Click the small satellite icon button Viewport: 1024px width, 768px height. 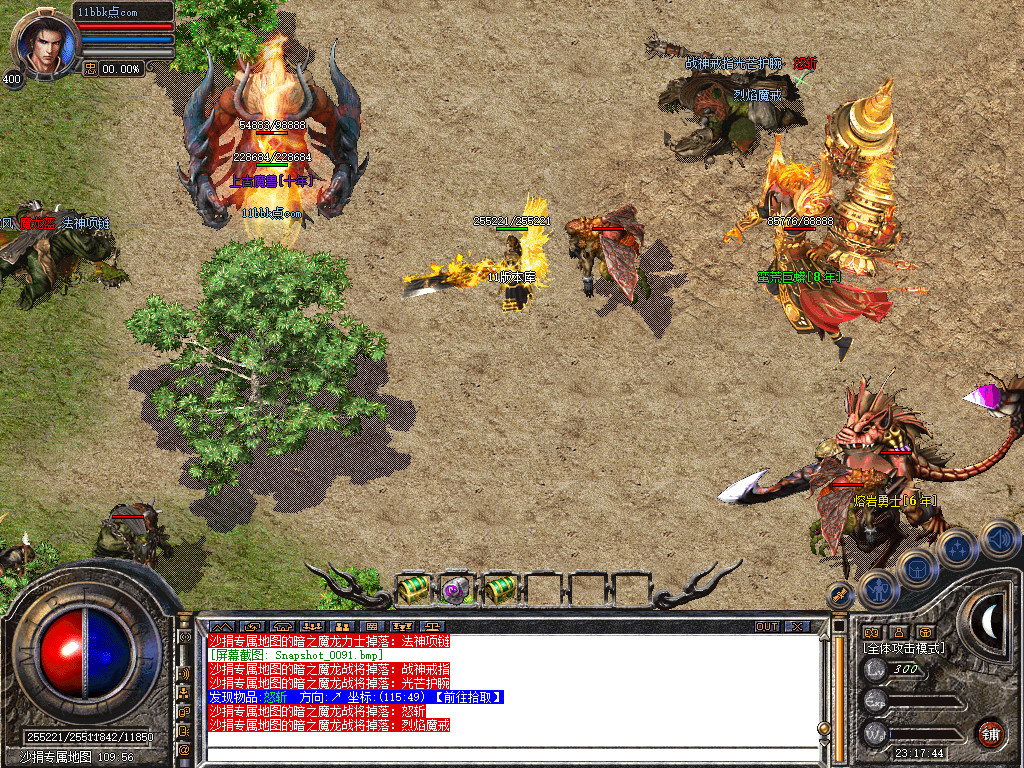click(840, 595)
